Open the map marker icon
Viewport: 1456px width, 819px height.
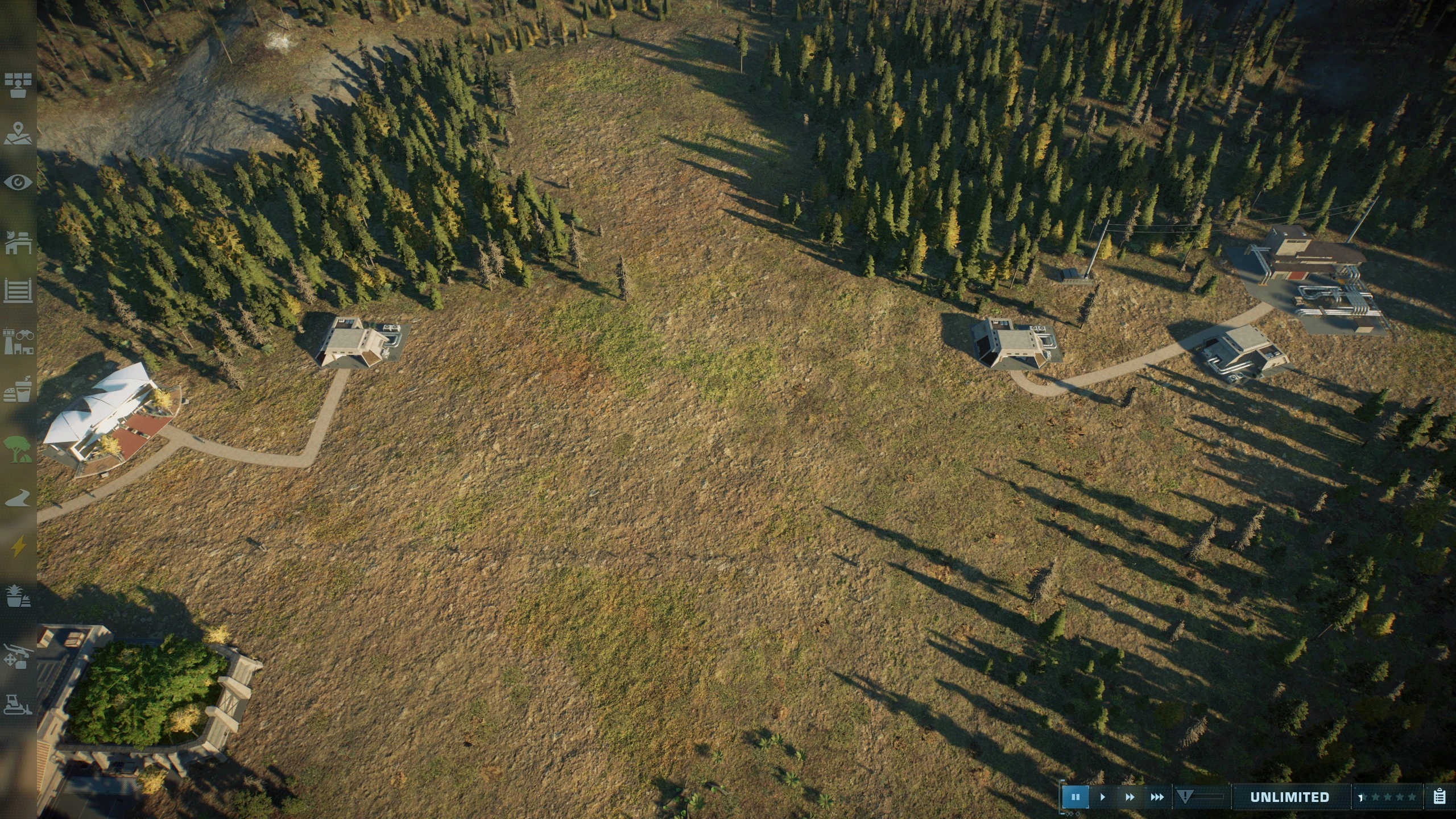(x=18, y=134)
